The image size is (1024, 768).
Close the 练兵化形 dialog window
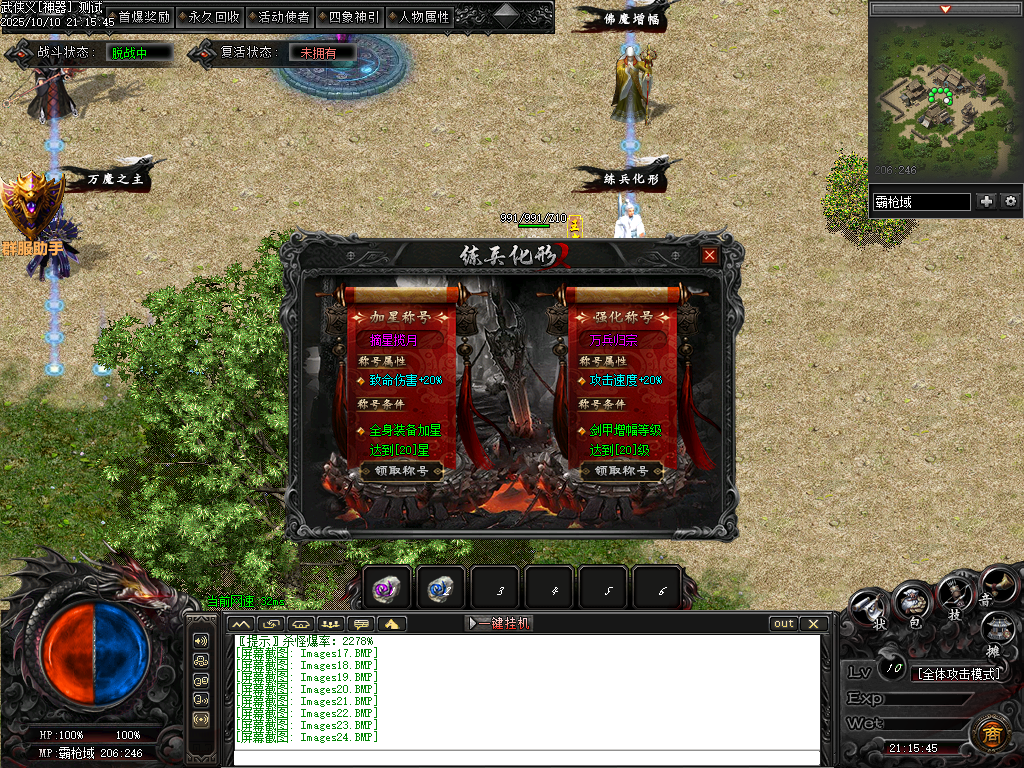coord(709,255)
